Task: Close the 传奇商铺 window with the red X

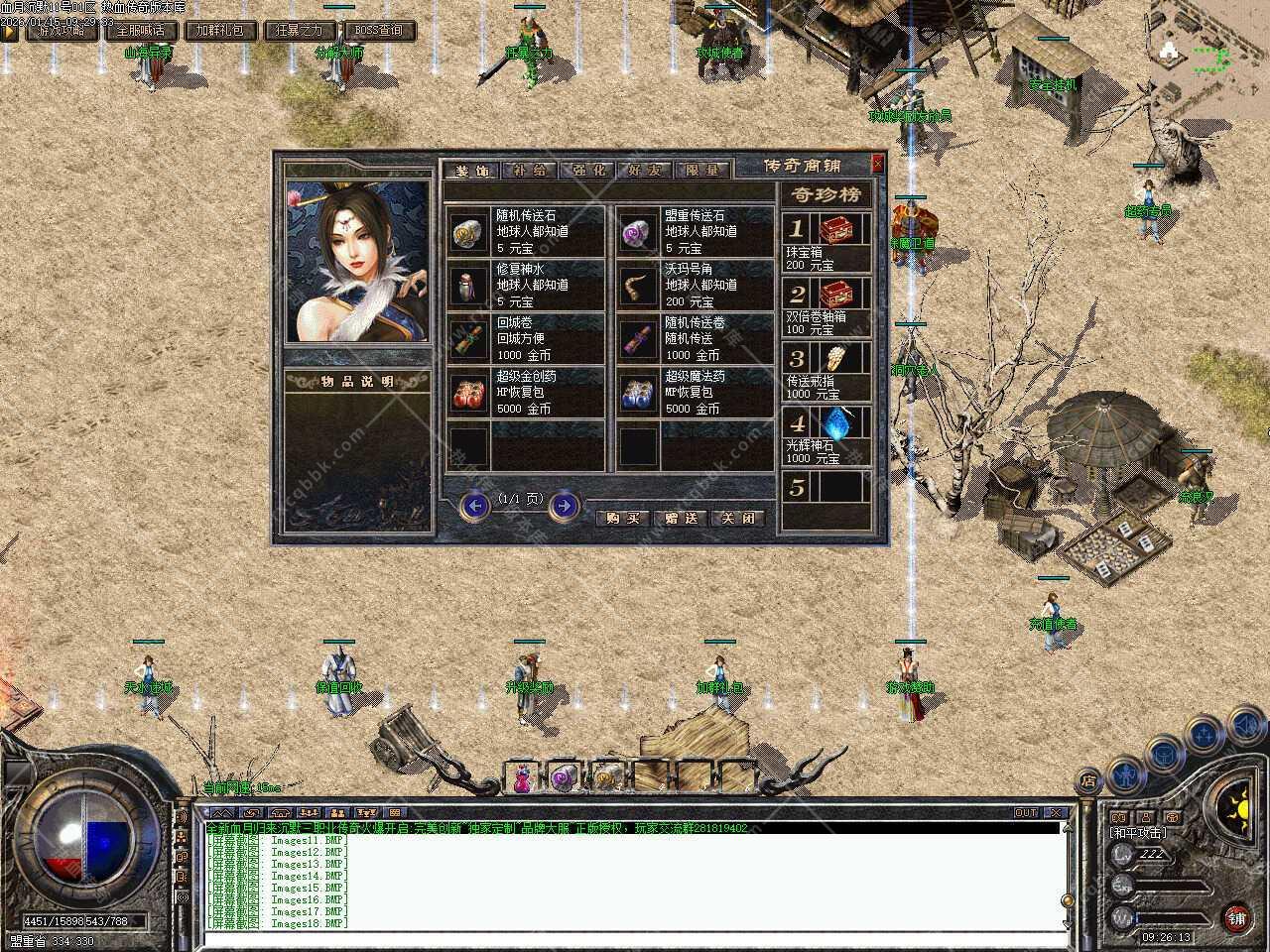Action: click(877, 164)
